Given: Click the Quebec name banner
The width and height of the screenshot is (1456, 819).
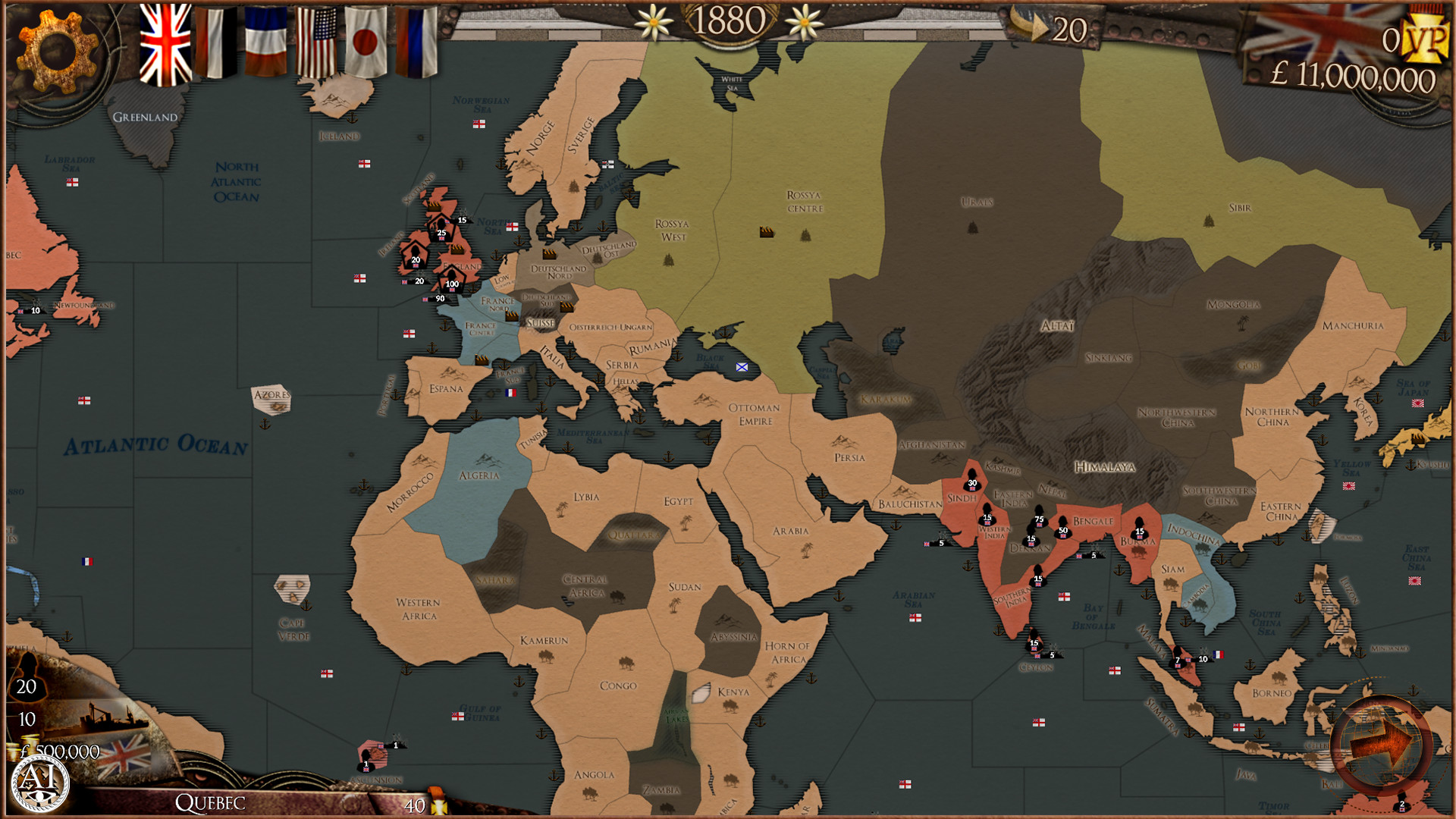Looking at the screenshot, I should [211, 803].
